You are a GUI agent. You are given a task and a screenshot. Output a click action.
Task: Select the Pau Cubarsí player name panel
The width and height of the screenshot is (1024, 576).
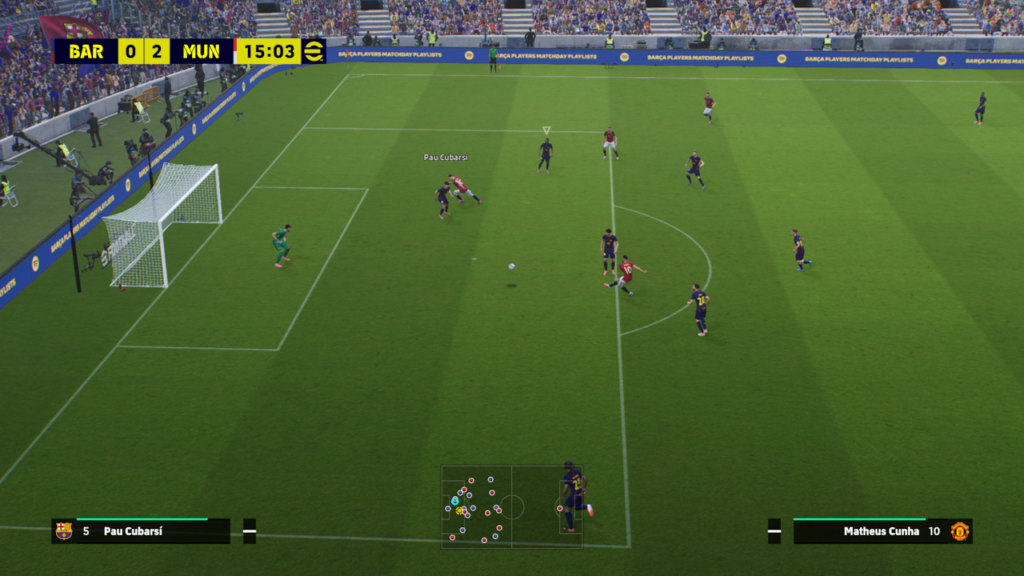click(x=140, y=531)
